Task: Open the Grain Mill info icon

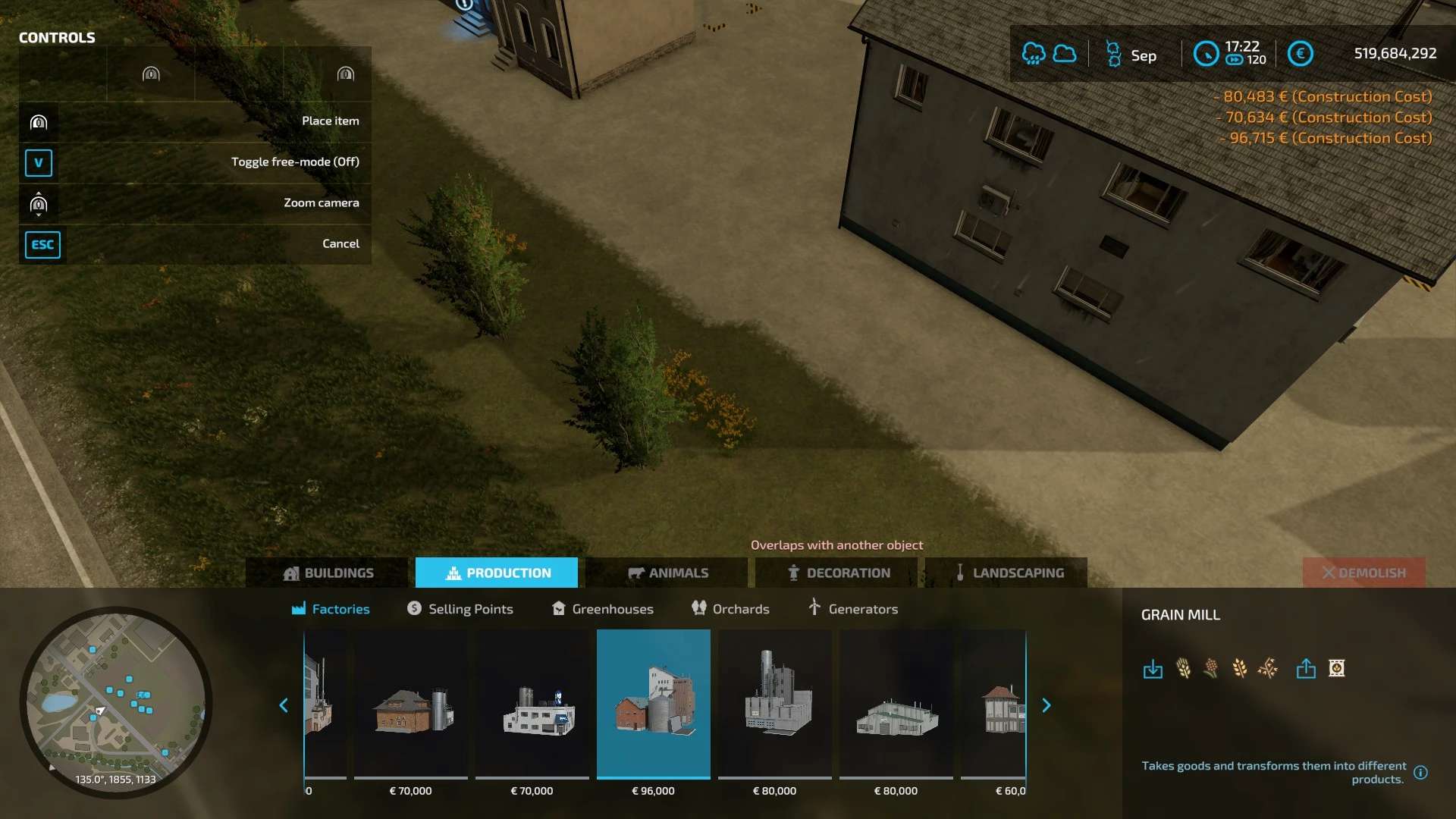Action: pos(1420,773)
